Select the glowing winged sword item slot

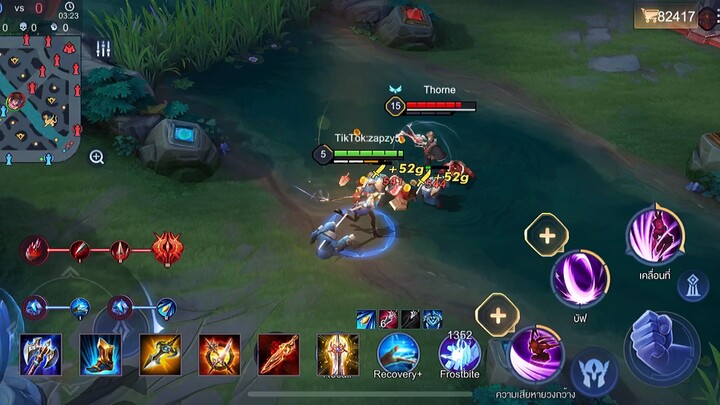point(338,355)
